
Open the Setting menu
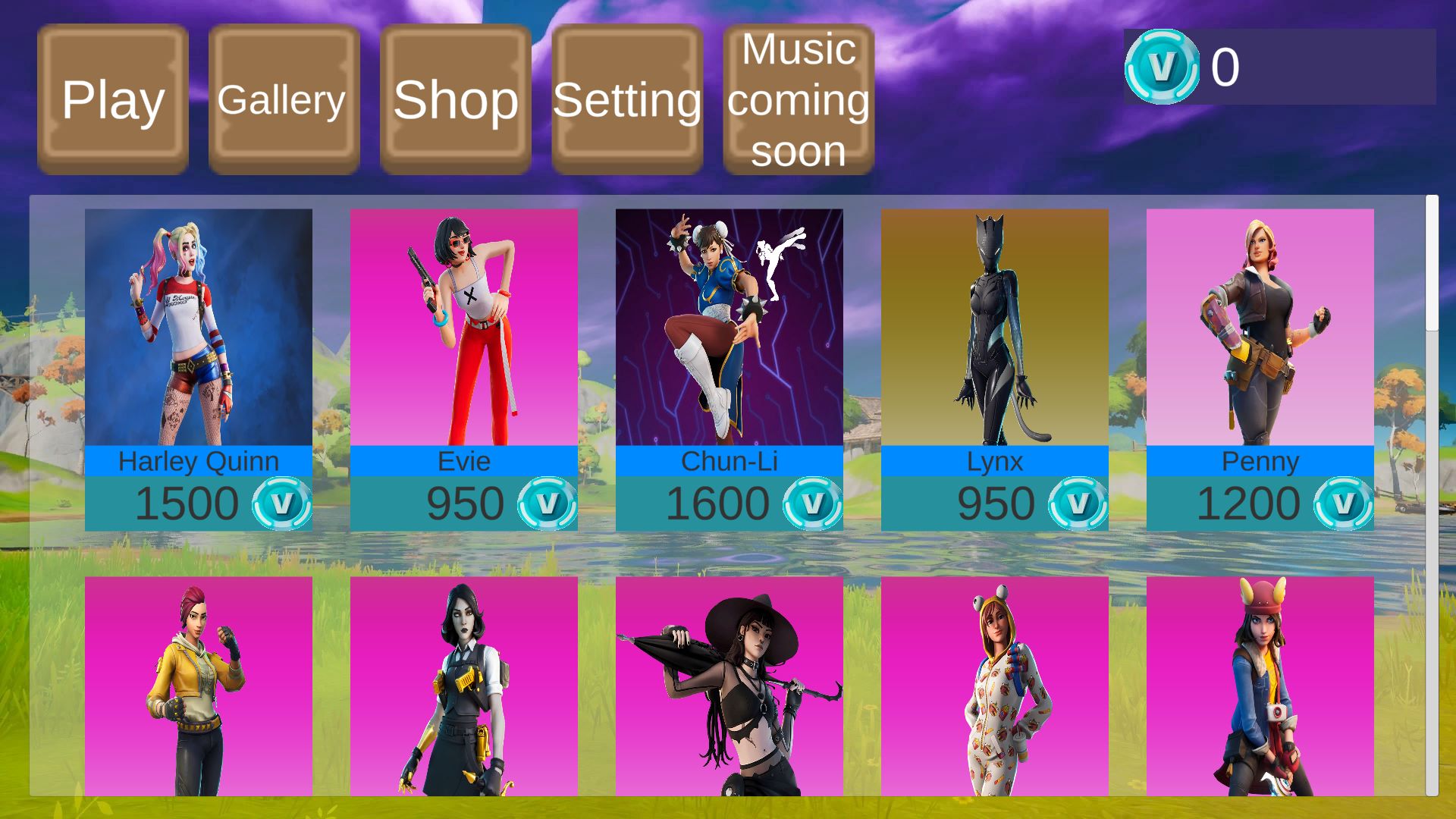coord(627,99)
